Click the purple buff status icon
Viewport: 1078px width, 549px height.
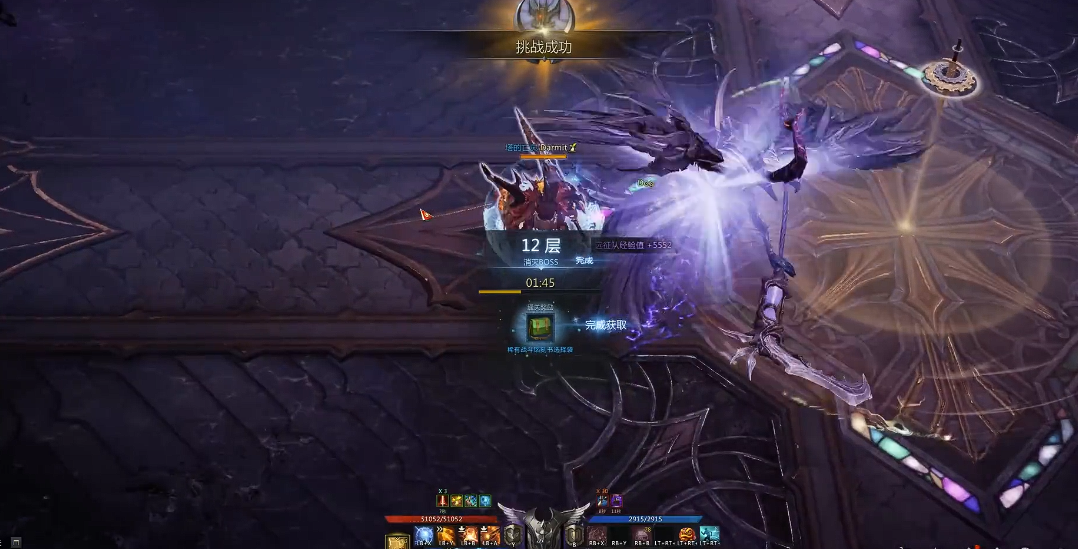[616, 501]
